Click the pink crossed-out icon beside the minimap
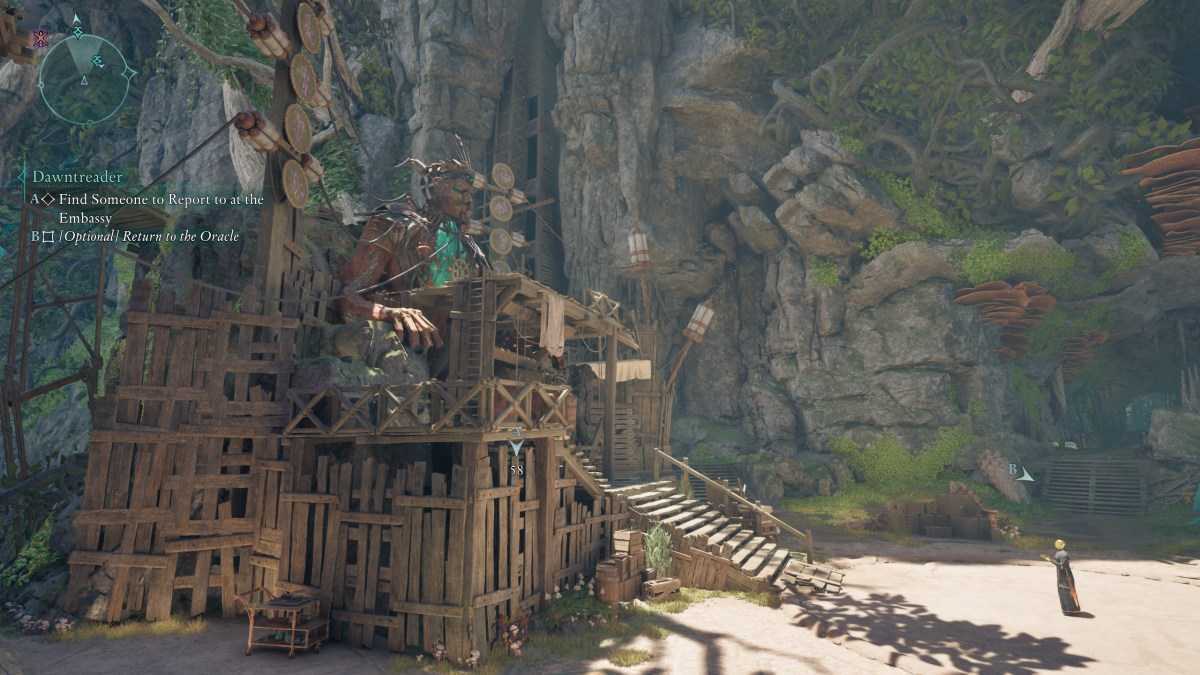This screenshot has width=1200, height=675. click(x=41, y=40)
